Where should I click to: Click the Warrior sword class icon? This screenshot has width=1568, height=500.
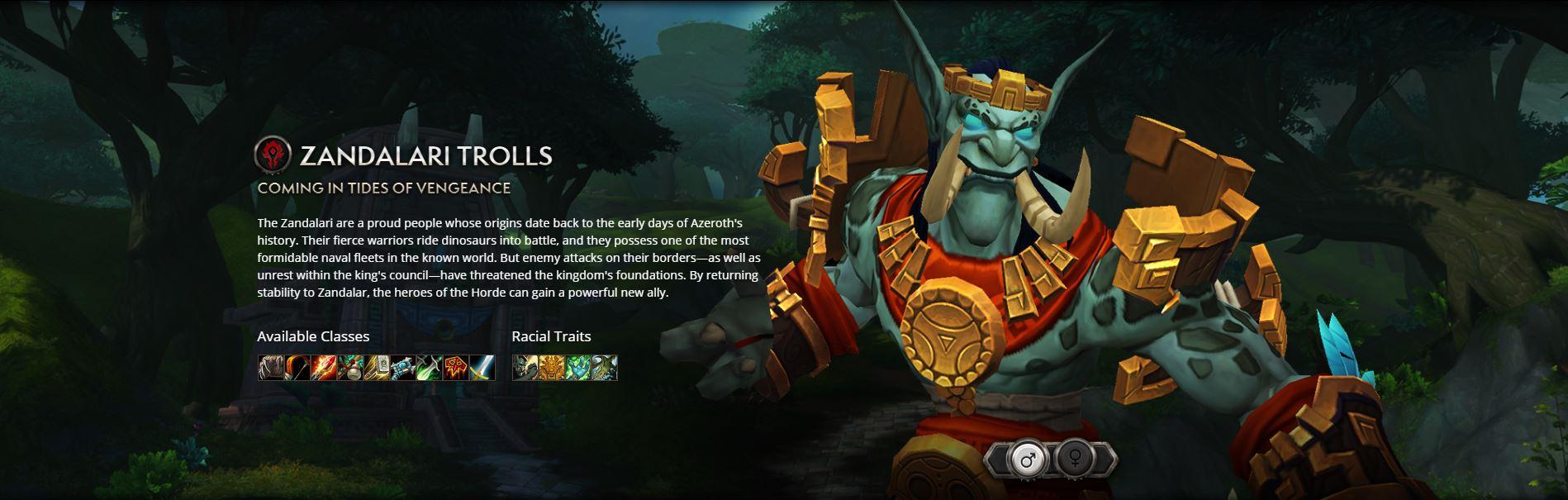pyautogui.click(x=482, y=368)
